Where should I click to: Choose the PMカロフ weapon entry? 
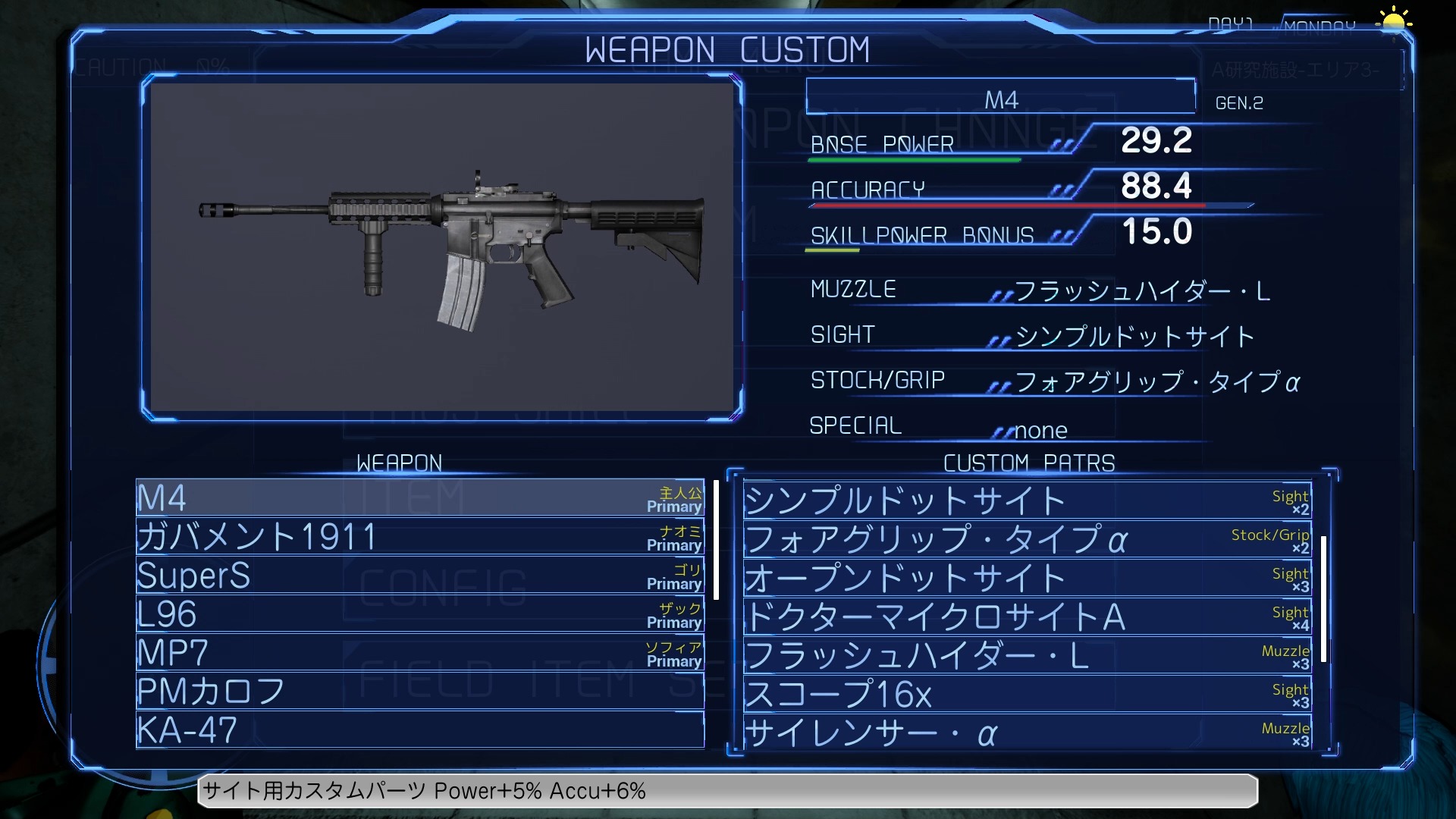419,692
